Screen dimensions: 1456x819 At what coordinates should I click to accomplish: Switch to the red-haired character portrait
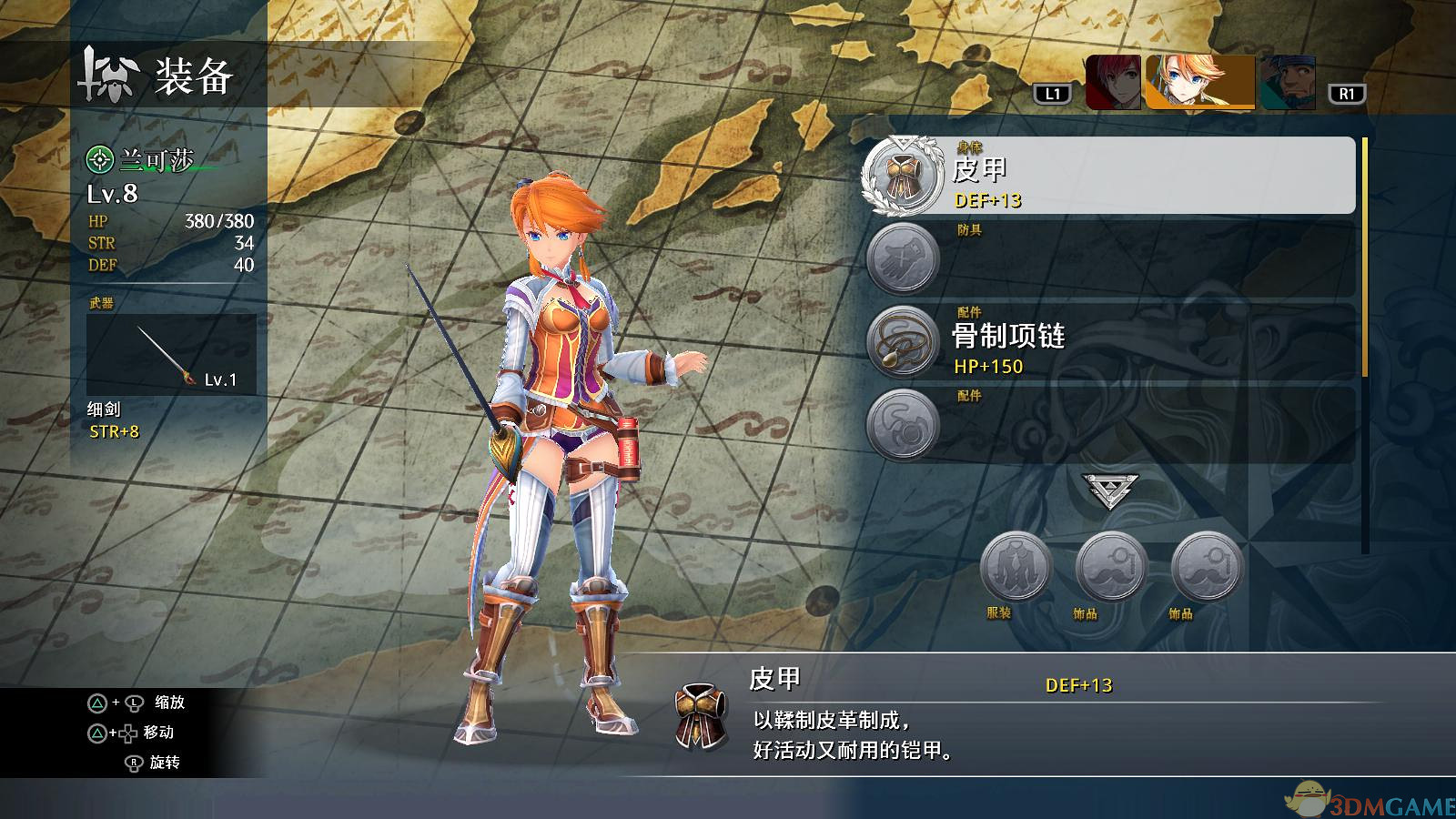point(1114,83)
